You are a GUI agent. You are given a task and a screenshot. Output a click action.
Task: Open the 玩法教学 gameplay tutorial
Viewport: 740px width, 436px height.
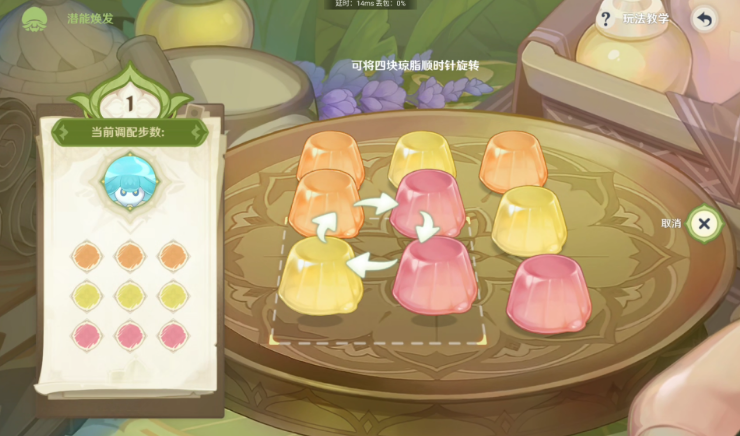click(633, 19)
